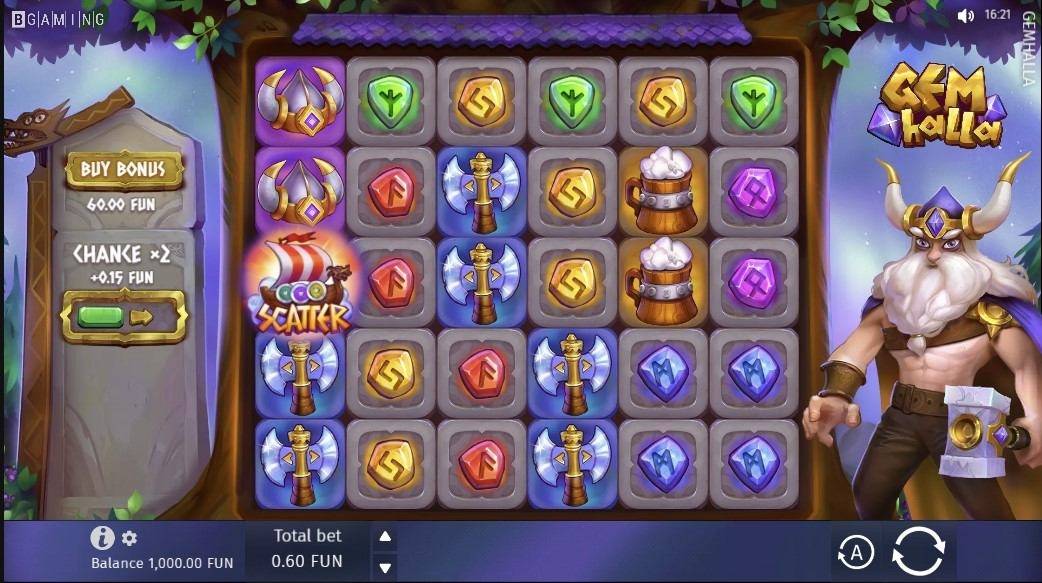Toggle the Chance x2 switch
Image resolution: width=1042 pixels, height=583 pixels.
[124, 317]
